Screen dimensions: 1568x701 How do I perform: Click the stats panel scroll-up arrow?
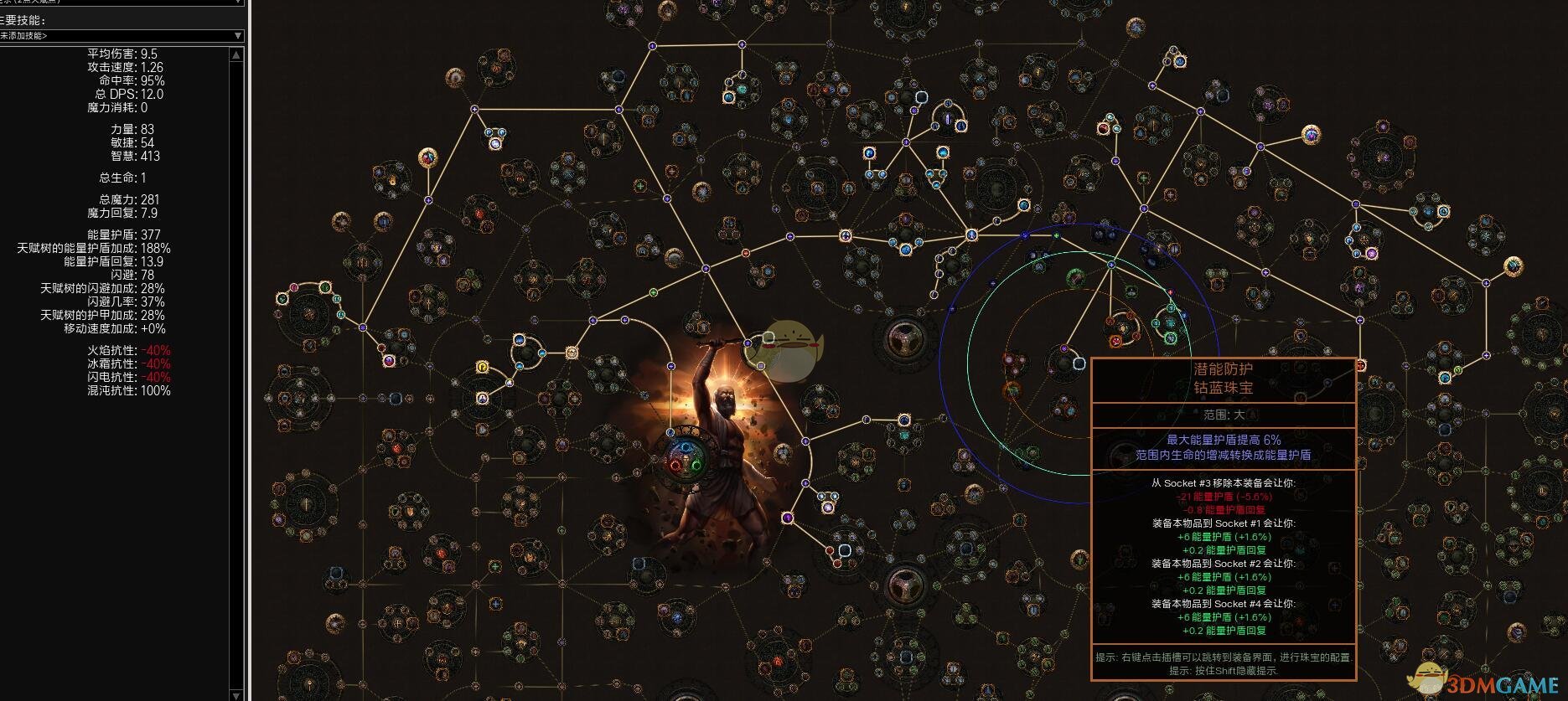(236, 54)
